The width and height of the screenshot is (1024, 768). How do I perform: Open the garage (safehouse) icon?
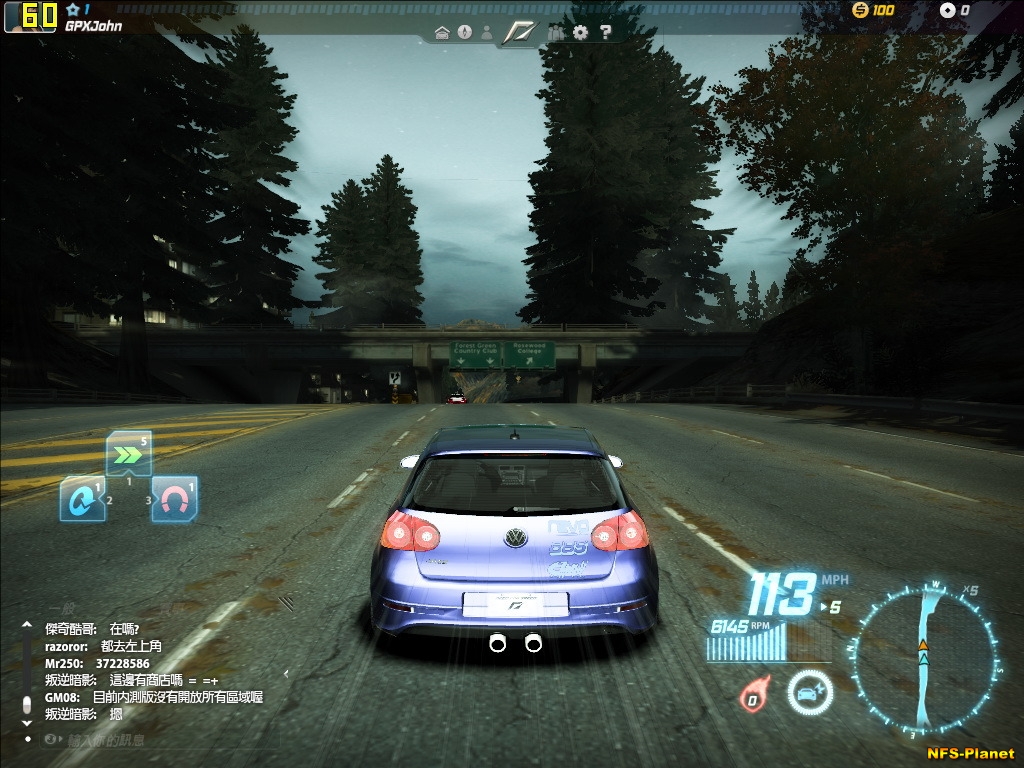pyautogui.click(x=442, y=33)
